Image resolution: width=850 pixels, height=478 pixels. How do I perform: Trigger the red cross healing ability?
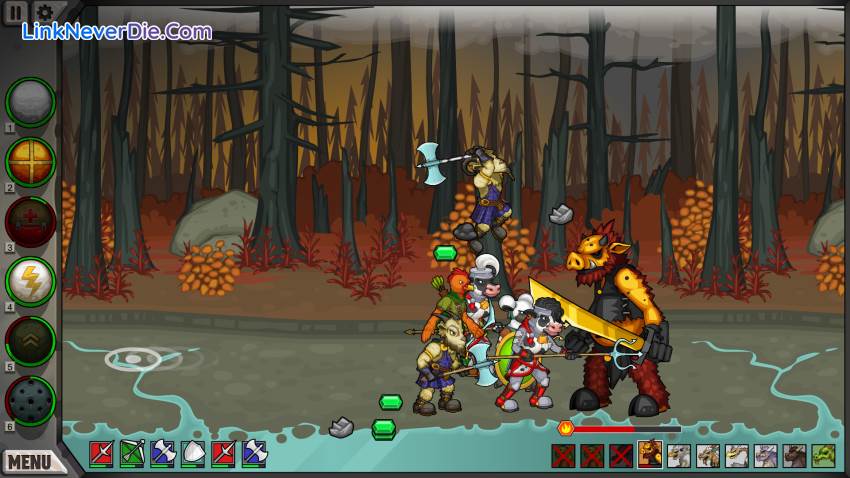tap(30, 220)
